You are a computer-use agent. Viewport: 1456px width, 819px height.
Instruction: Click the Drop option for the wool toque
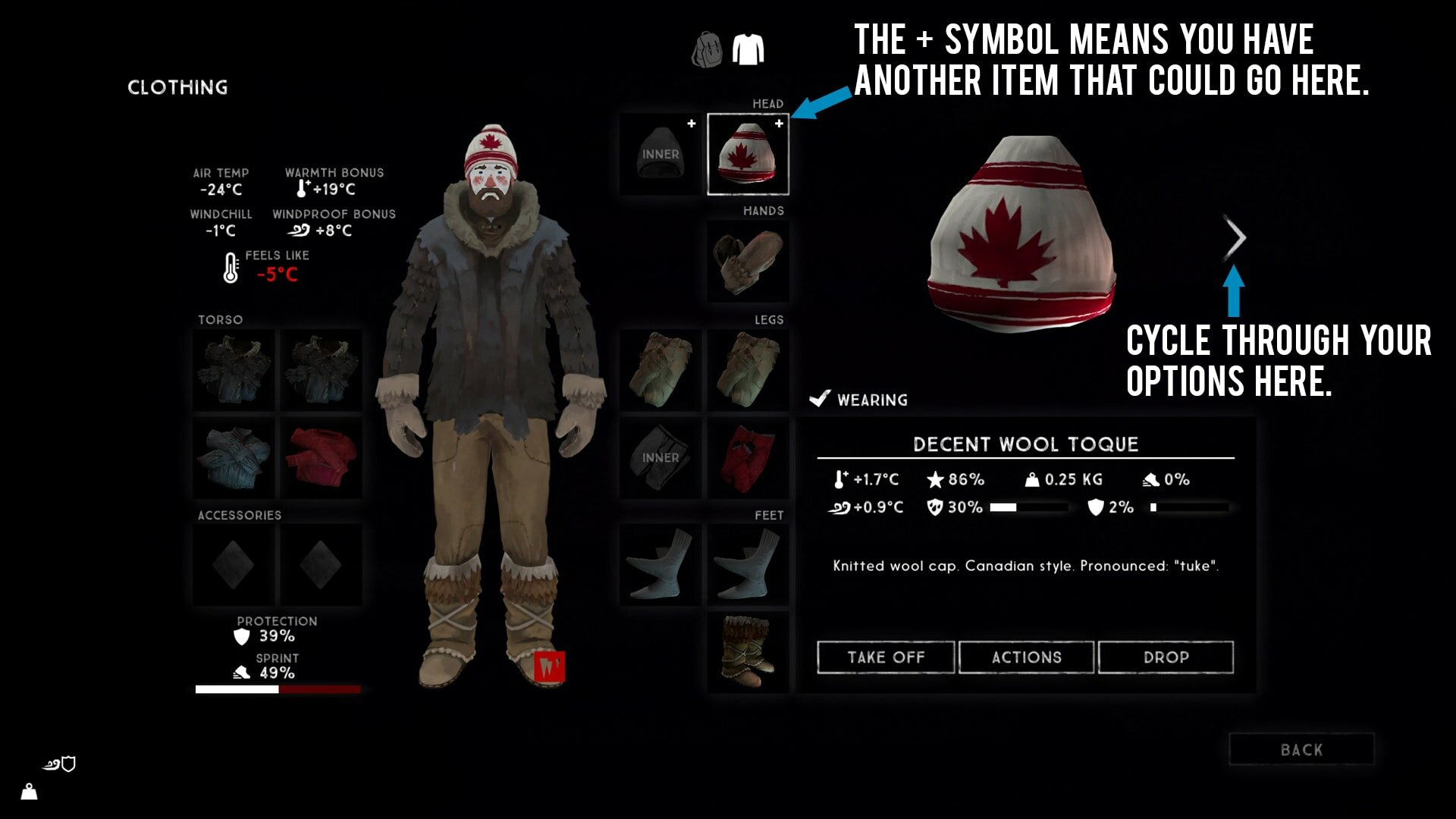[x=1166, y=657]
